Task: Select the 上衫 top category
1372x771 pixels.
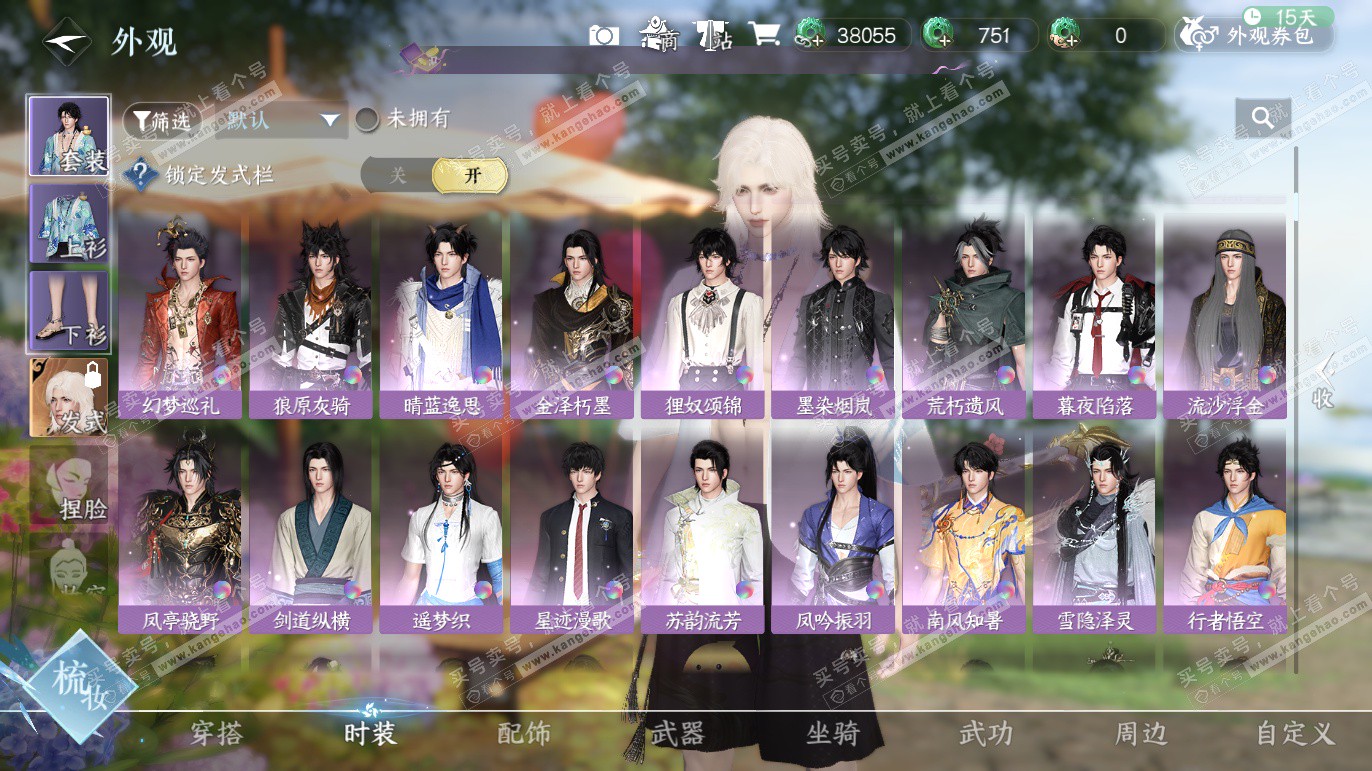Action: [69, 224]
